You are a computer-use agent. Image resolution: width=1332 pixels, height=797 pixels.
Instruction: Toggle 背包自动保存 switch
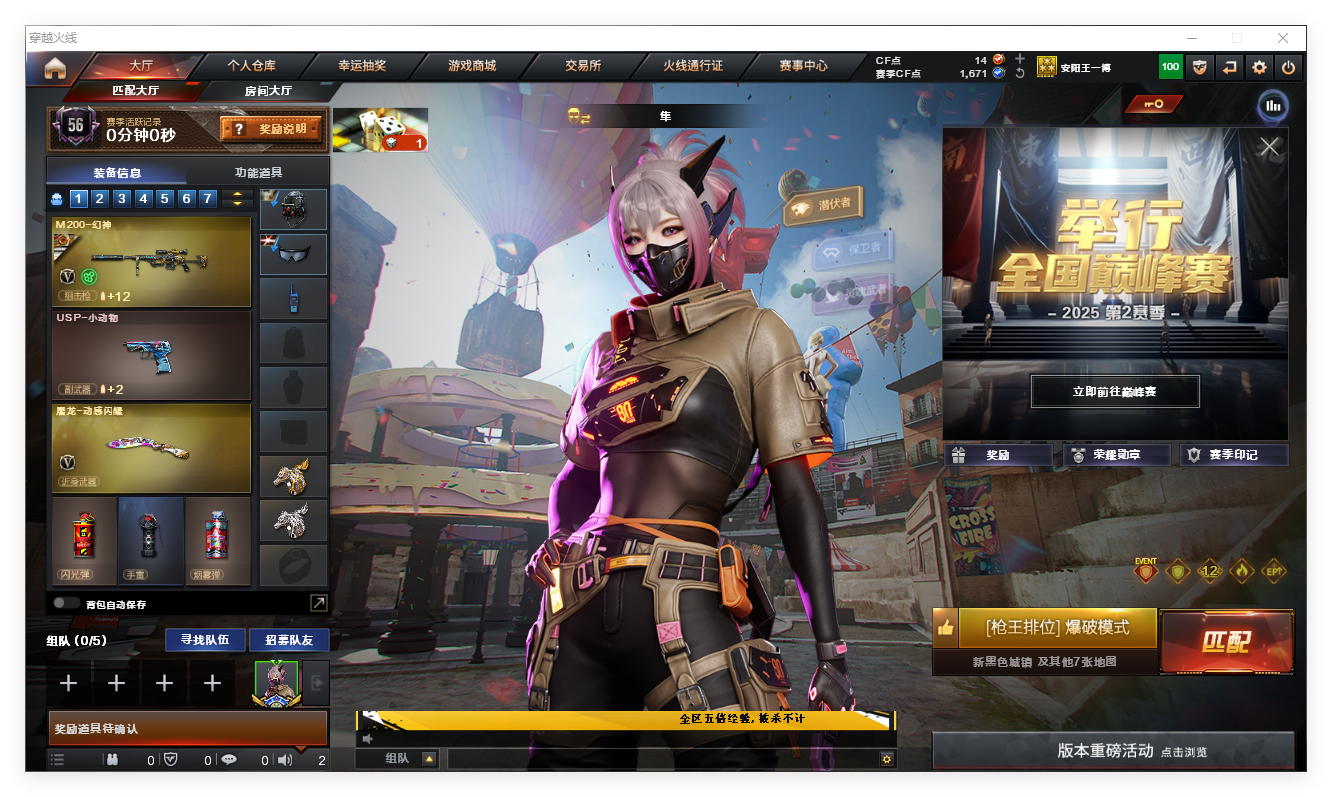[x=67, y=604]
